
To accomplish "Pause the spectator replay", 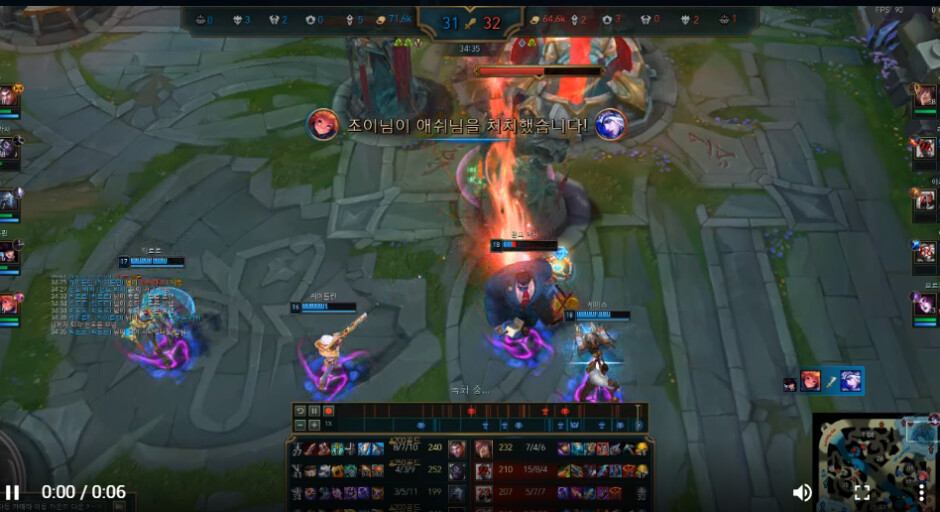I will click(x=314, y=411).
